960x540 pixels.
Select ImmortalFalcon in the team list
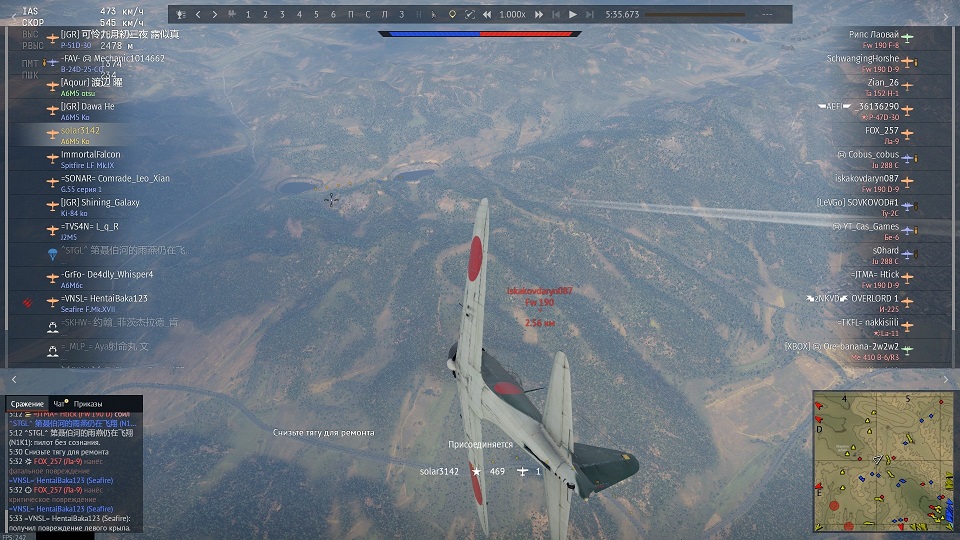pos(90,155)
